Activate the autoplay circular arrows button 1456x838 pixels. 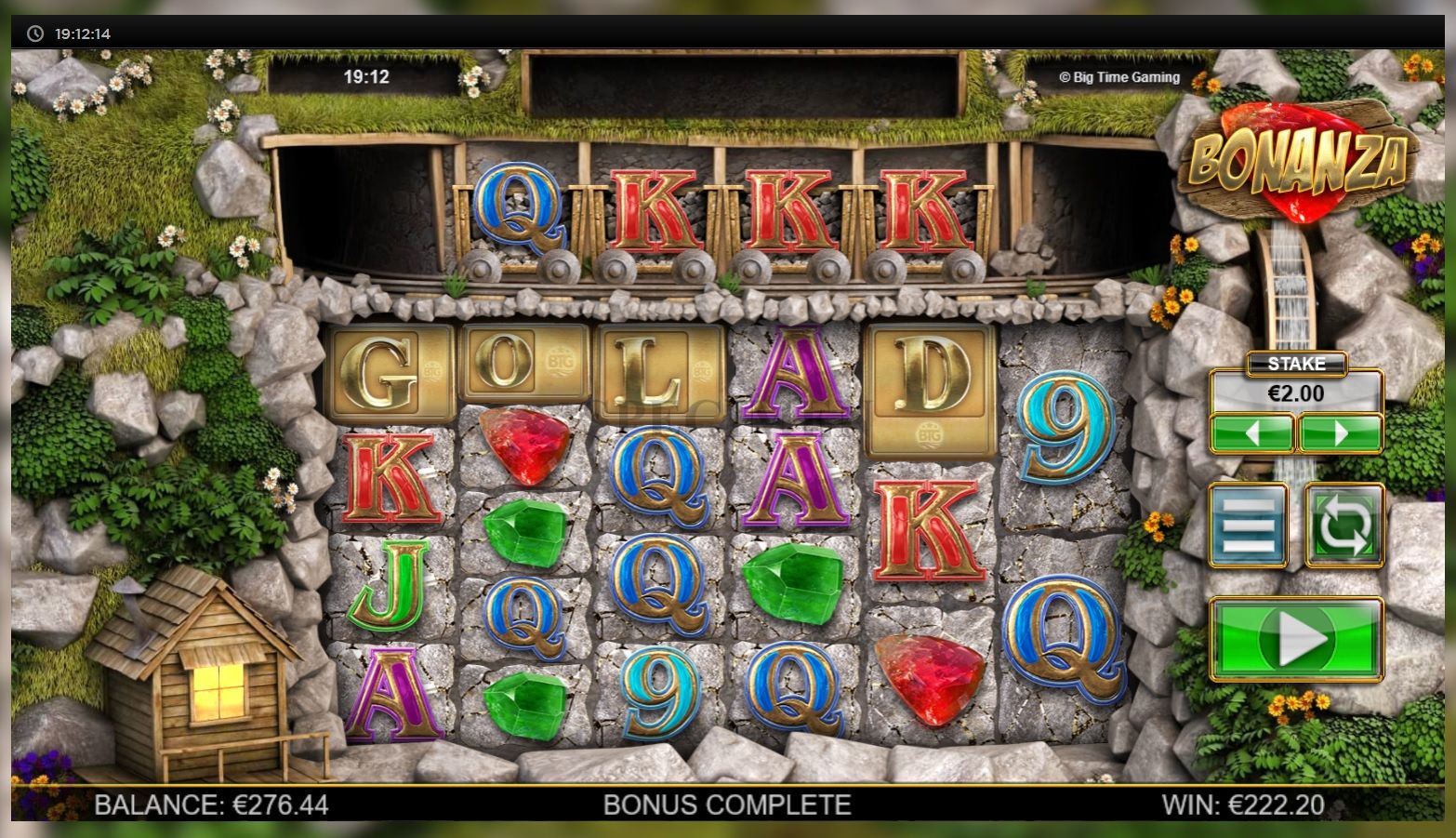pos(1344,525)
